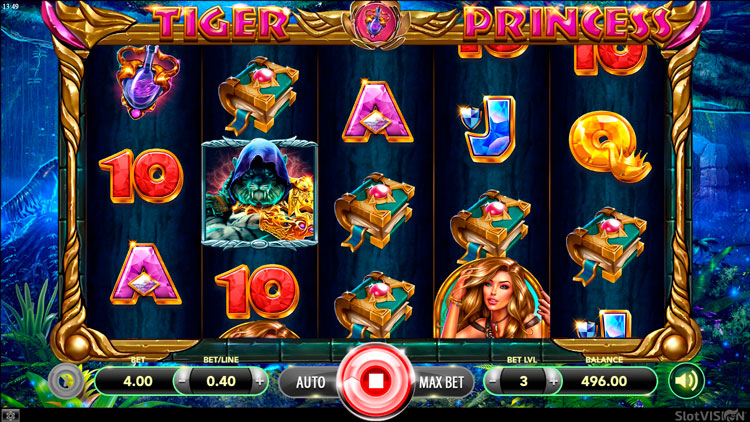750x422 pixels.
Task: Select the MAX BET button
Action: (443, 381)
